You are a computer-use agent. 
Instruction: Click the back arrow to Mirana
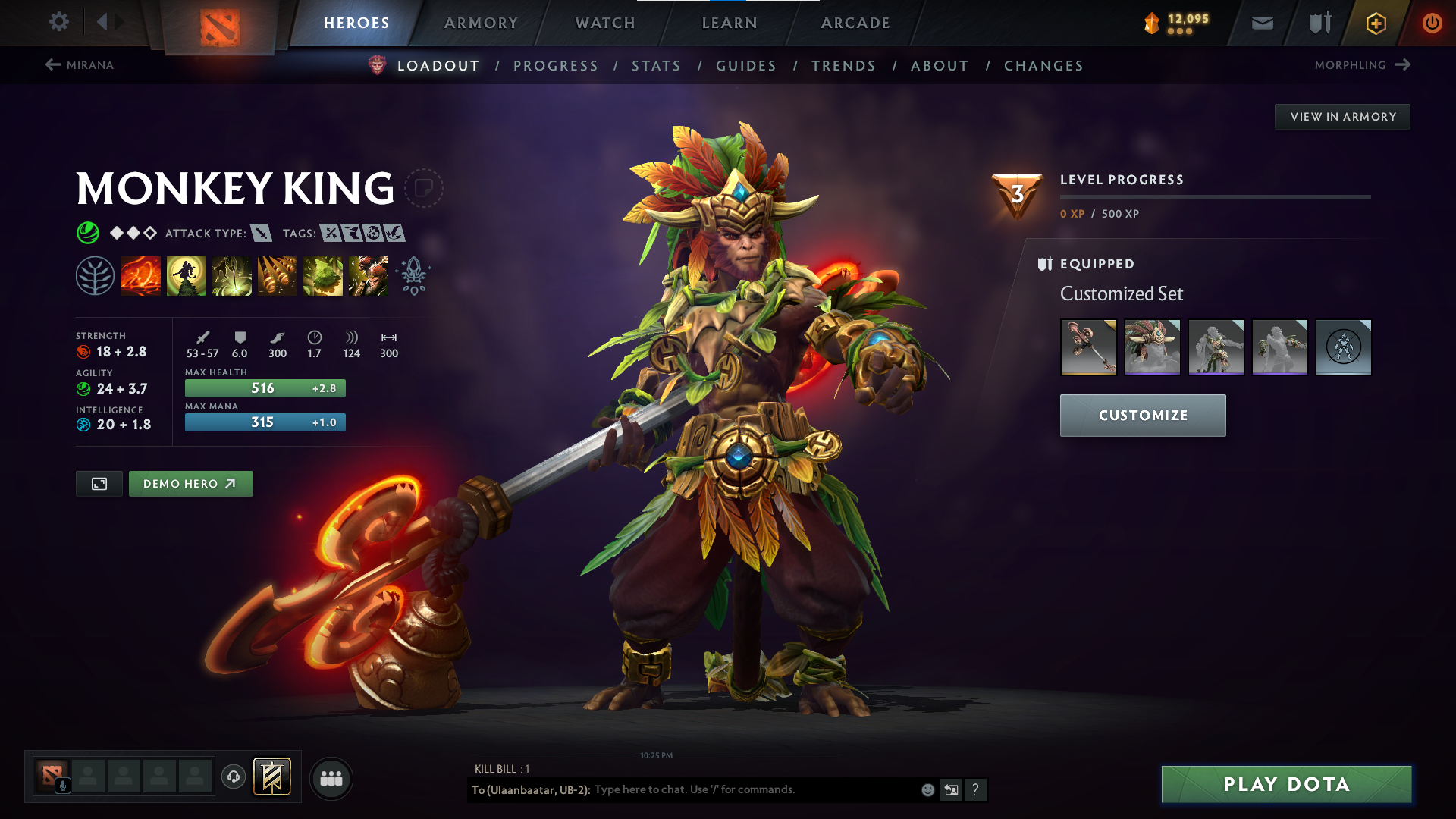click(x=52, y=64)
